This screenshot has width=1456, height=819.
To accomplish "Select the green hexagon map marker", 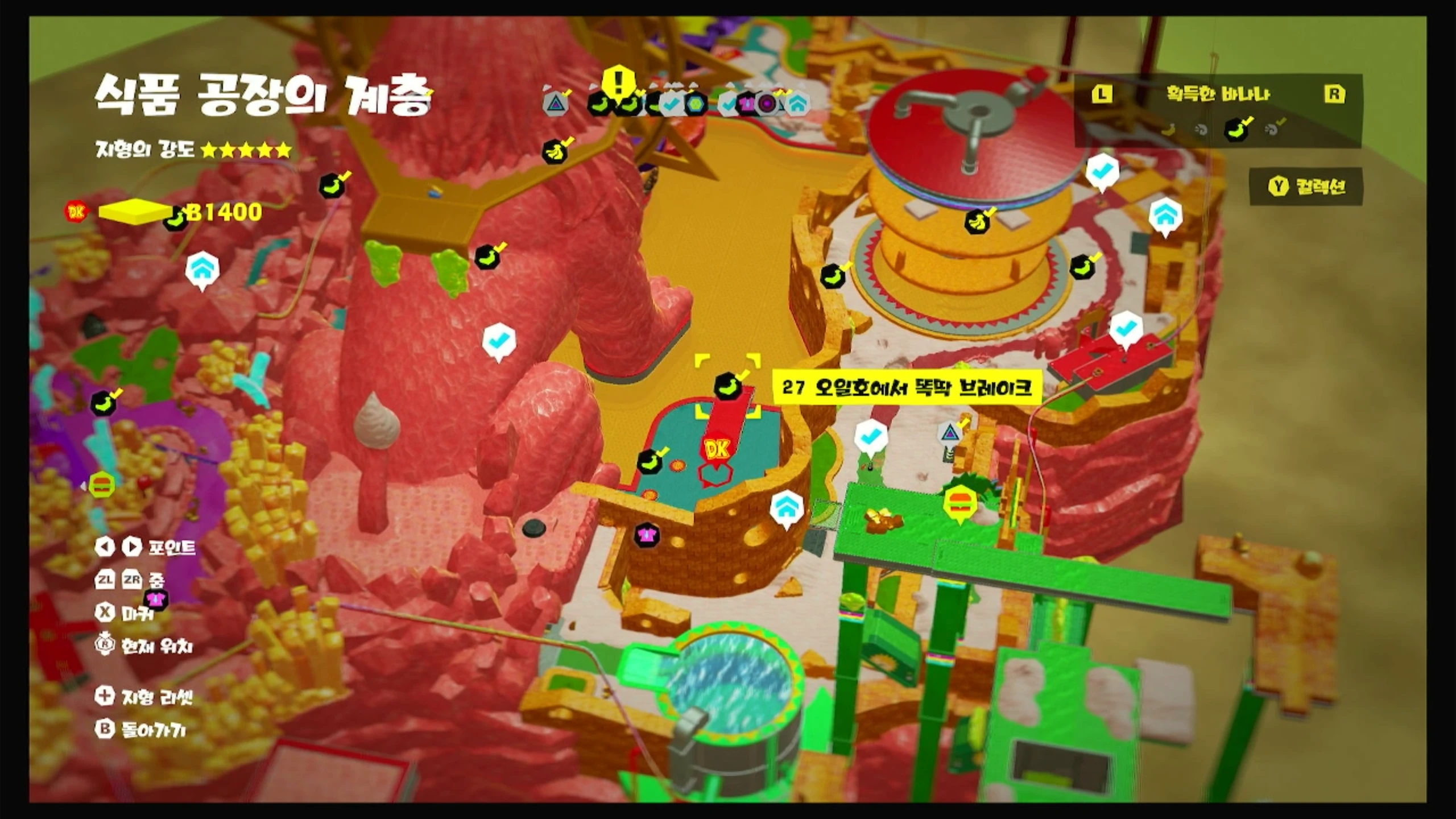I will pos(695,104).
